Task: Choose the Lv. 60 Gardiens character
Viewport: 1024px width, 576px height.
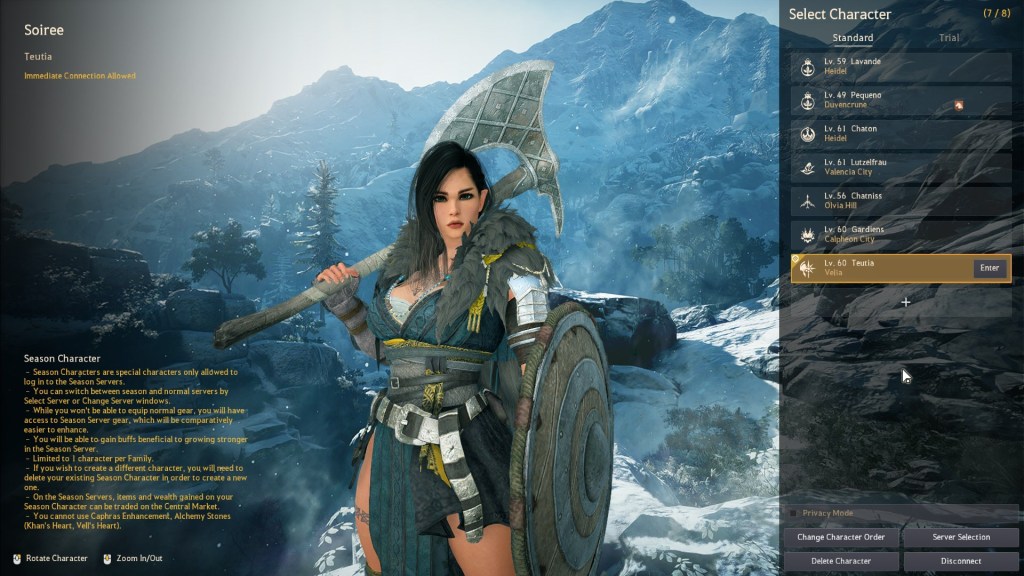Action: [x=900, y=234]
